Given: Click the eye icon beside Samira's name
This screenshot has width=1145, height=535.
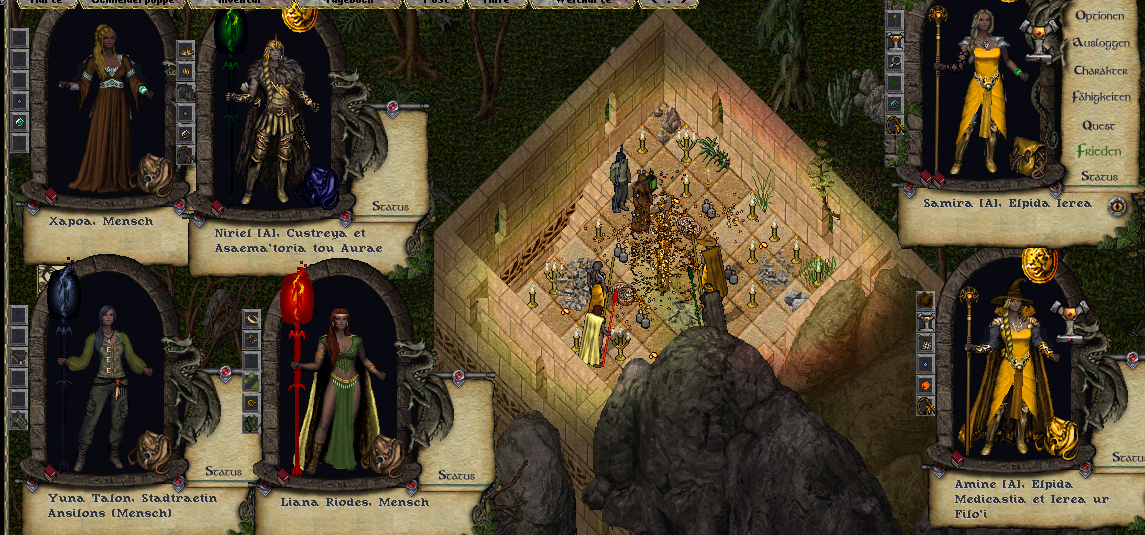Looking at the screenshot, I should 1117,206.
